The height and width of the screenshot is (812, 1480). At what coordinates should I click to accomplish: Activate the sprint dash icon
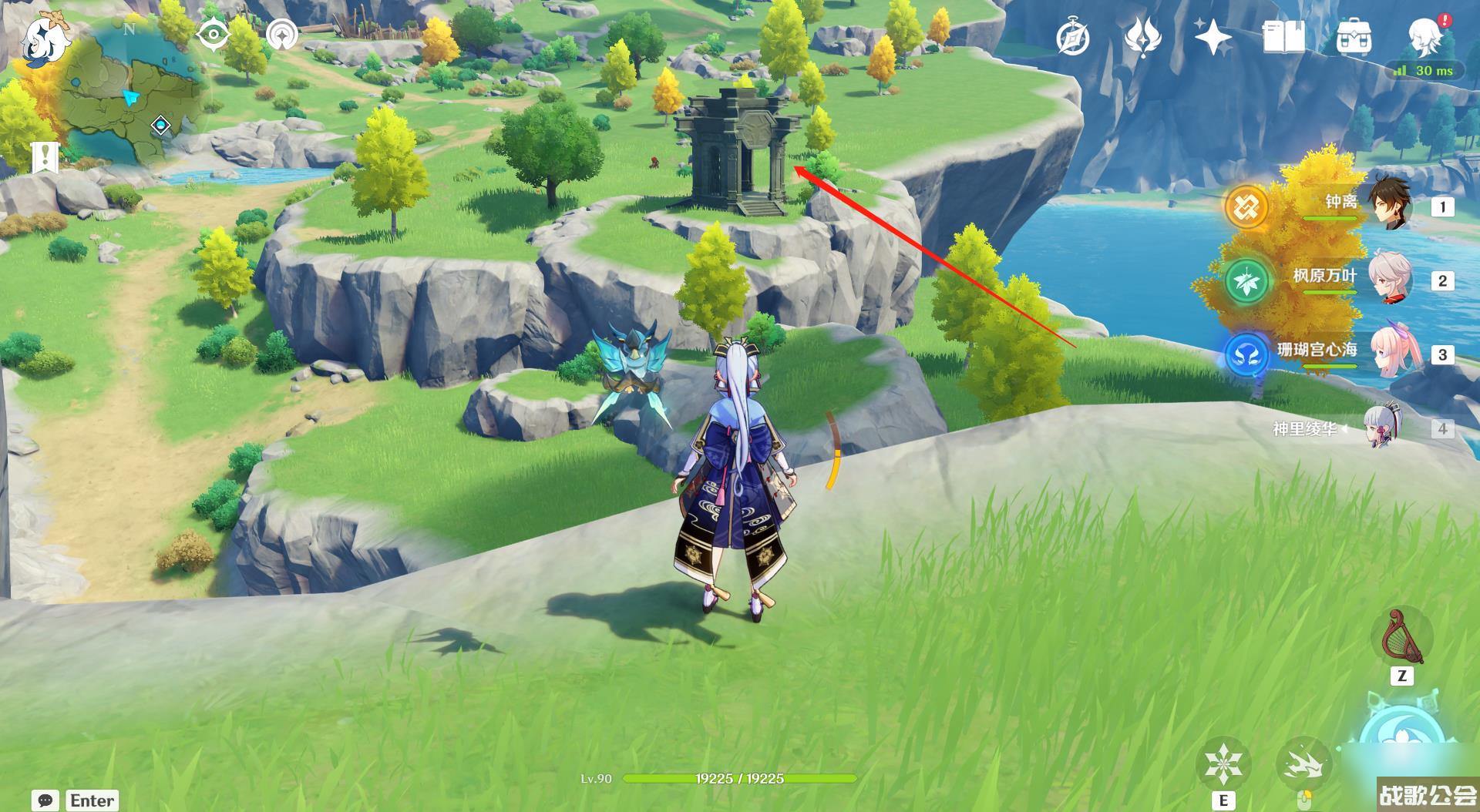point(1303,764)
